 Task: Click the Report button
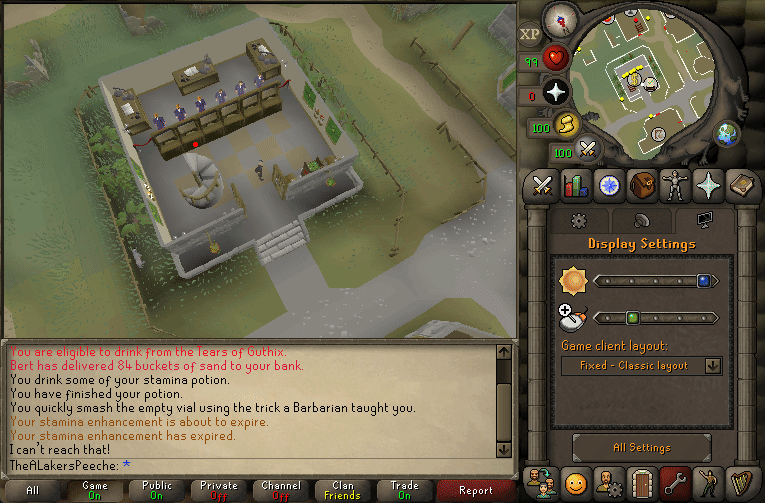[x=476, y=491]
